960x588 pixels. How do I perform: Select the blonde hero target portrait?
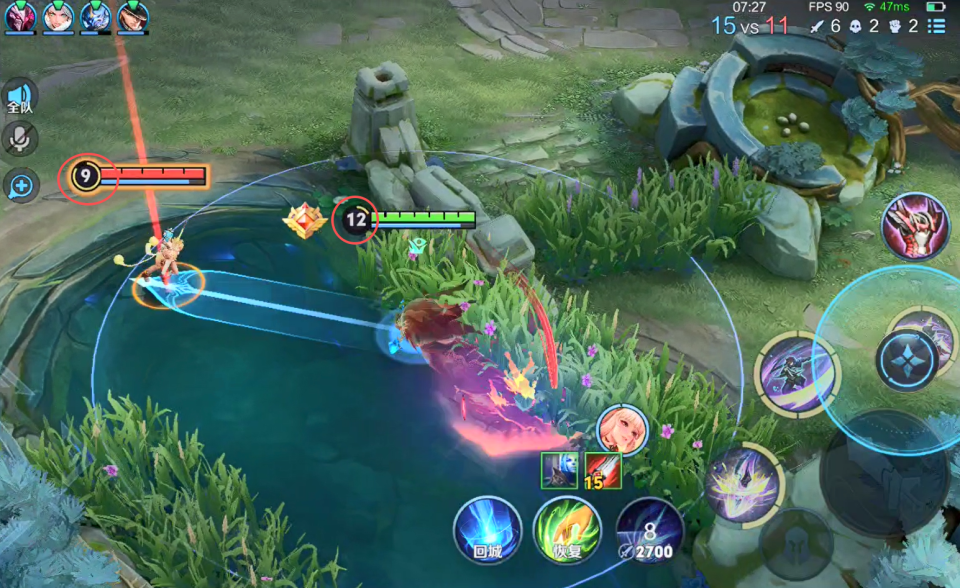click(x=620, y=429)
